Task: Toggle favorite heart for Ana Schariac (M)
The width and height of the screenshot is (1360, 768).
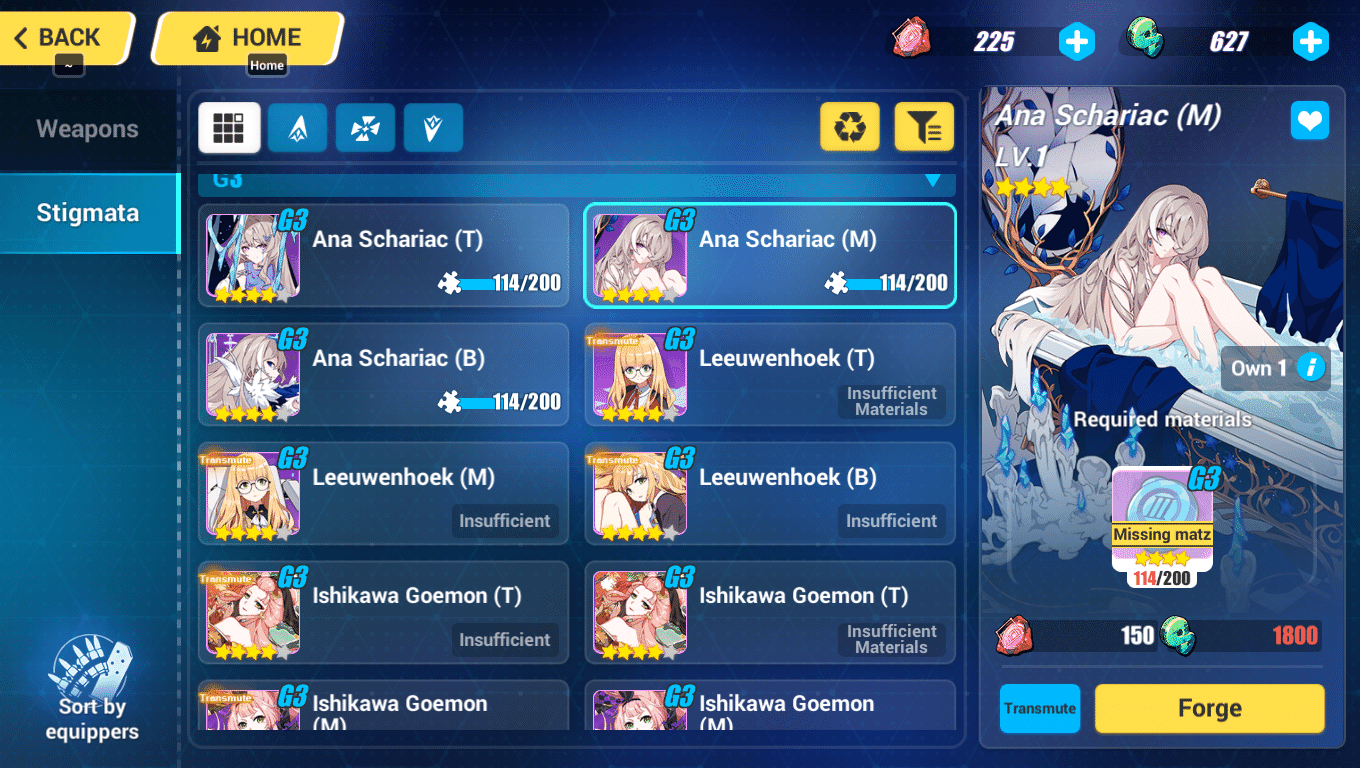Action: pos(1310,120)
